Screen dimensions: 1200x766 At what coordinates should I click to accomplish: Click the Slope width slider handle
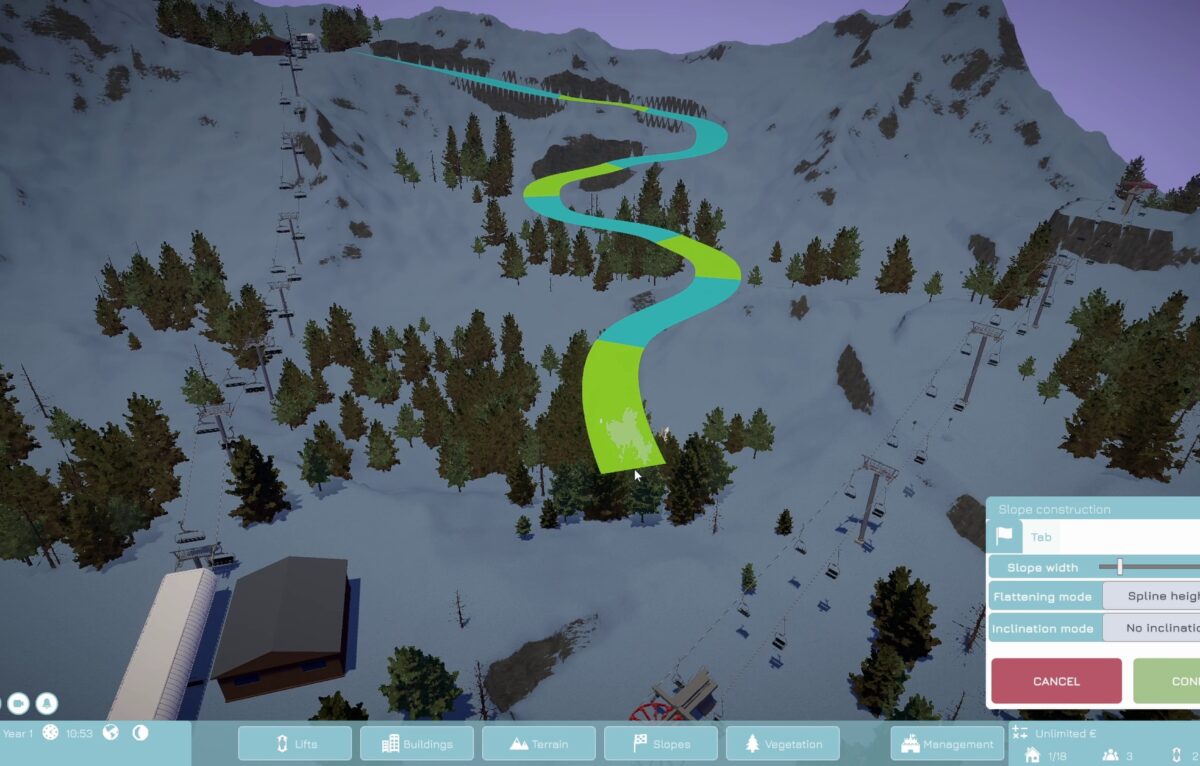pyautogui.click(x=1120, y=567)
